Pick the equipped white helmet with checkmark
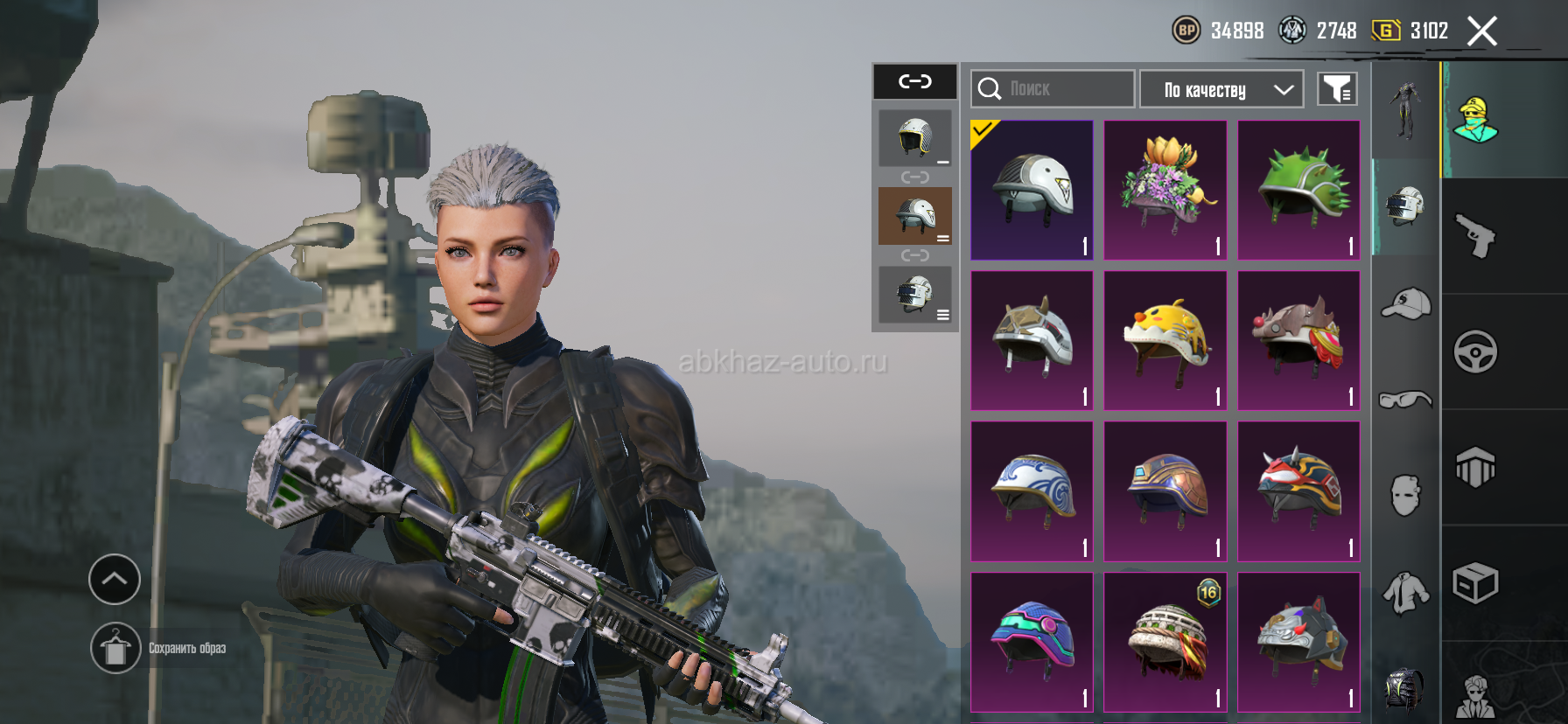 click(1032, 190)
